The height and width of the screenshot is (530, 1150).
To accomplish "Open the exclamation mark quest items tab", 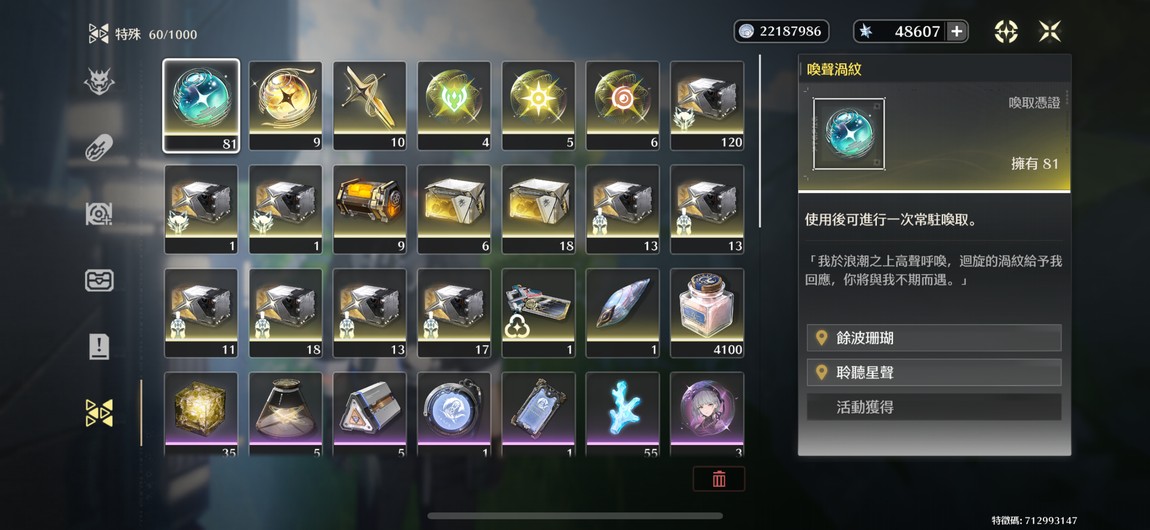I will tap(99, 346).
